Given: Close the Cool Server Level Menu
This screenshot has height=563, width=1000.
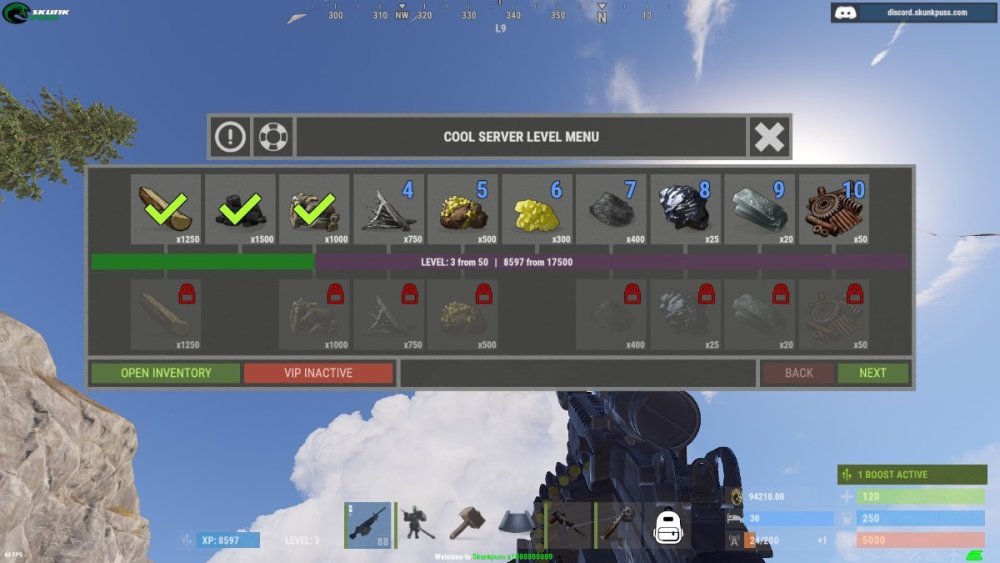Looking at the screenshot, I should 769,137.
